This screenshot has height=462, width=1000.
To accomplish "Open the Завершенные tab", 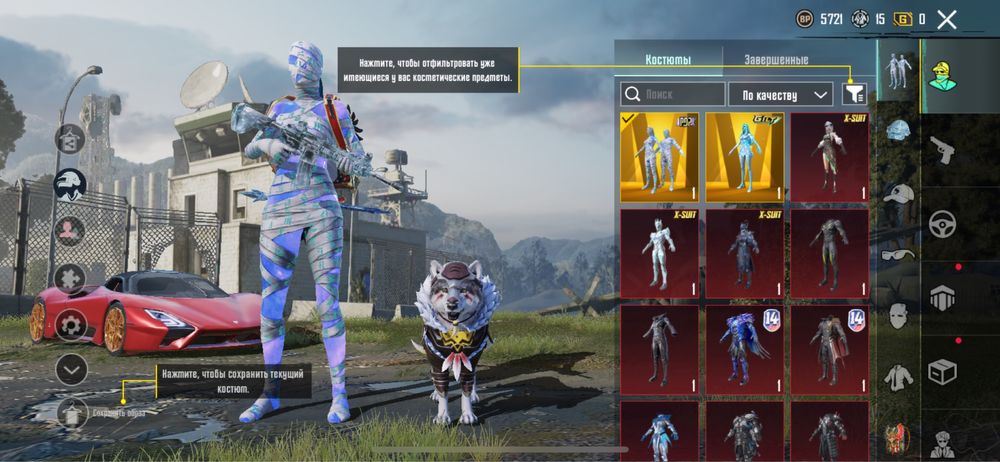I will [x=775, y=60].
